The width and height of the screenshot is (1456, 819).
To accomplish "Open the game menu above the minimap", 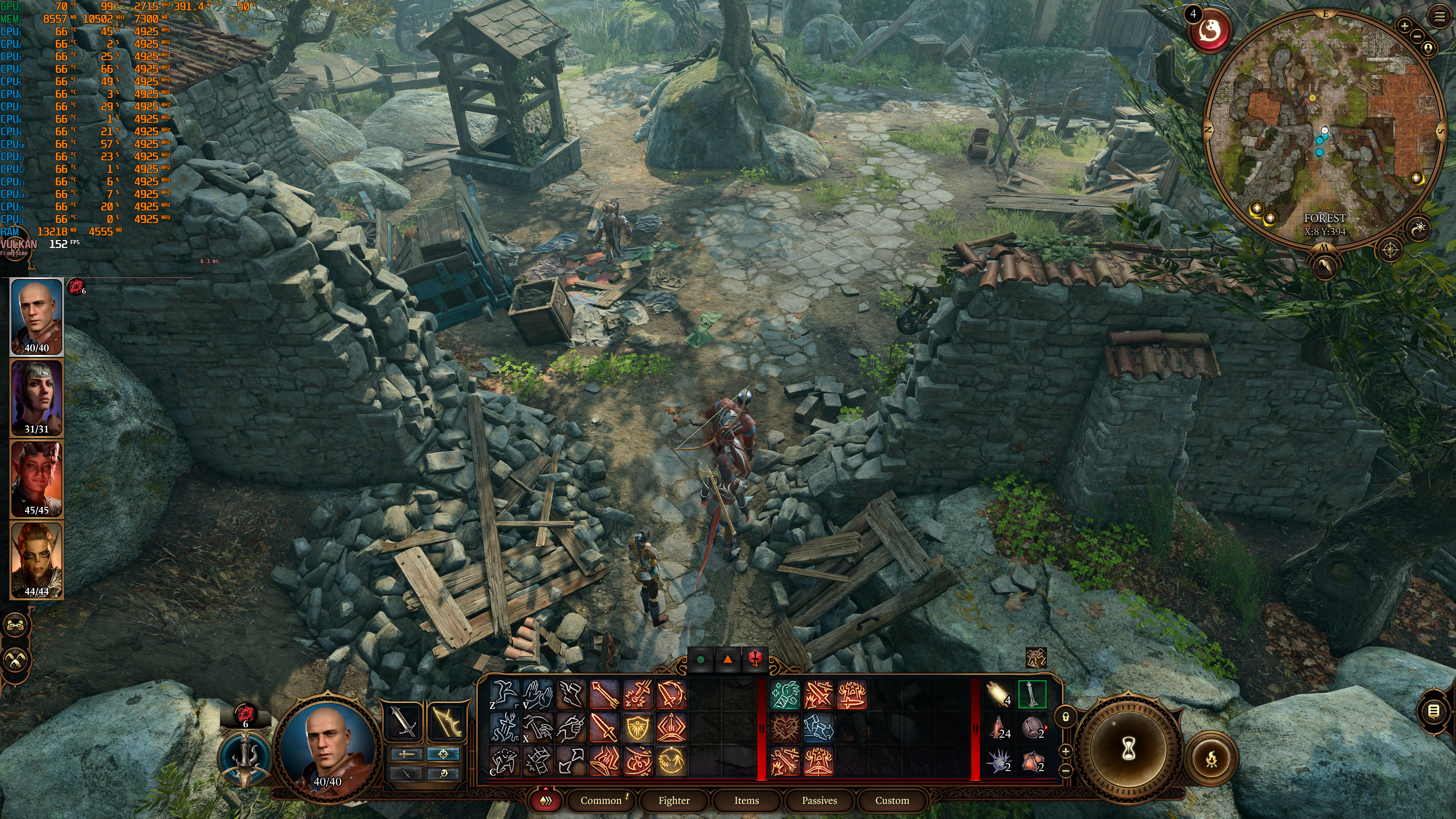I will click(1439, 17).
